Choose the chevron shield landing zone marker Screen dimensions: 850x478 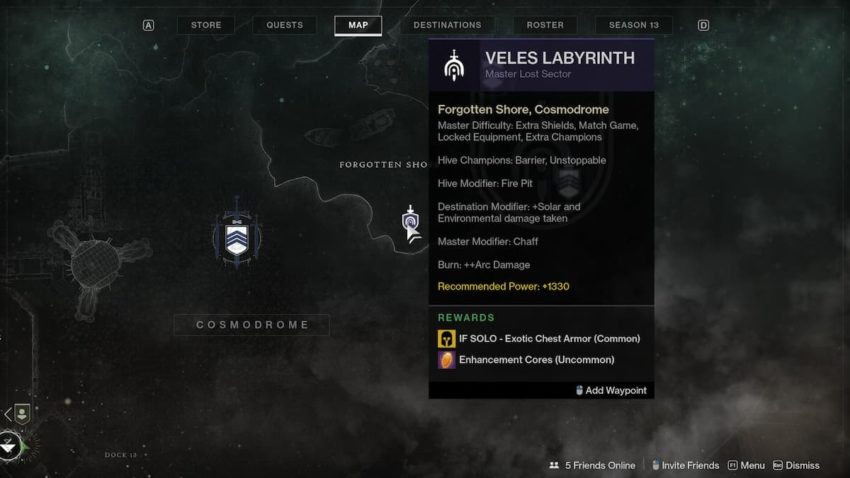click(237, 236)
